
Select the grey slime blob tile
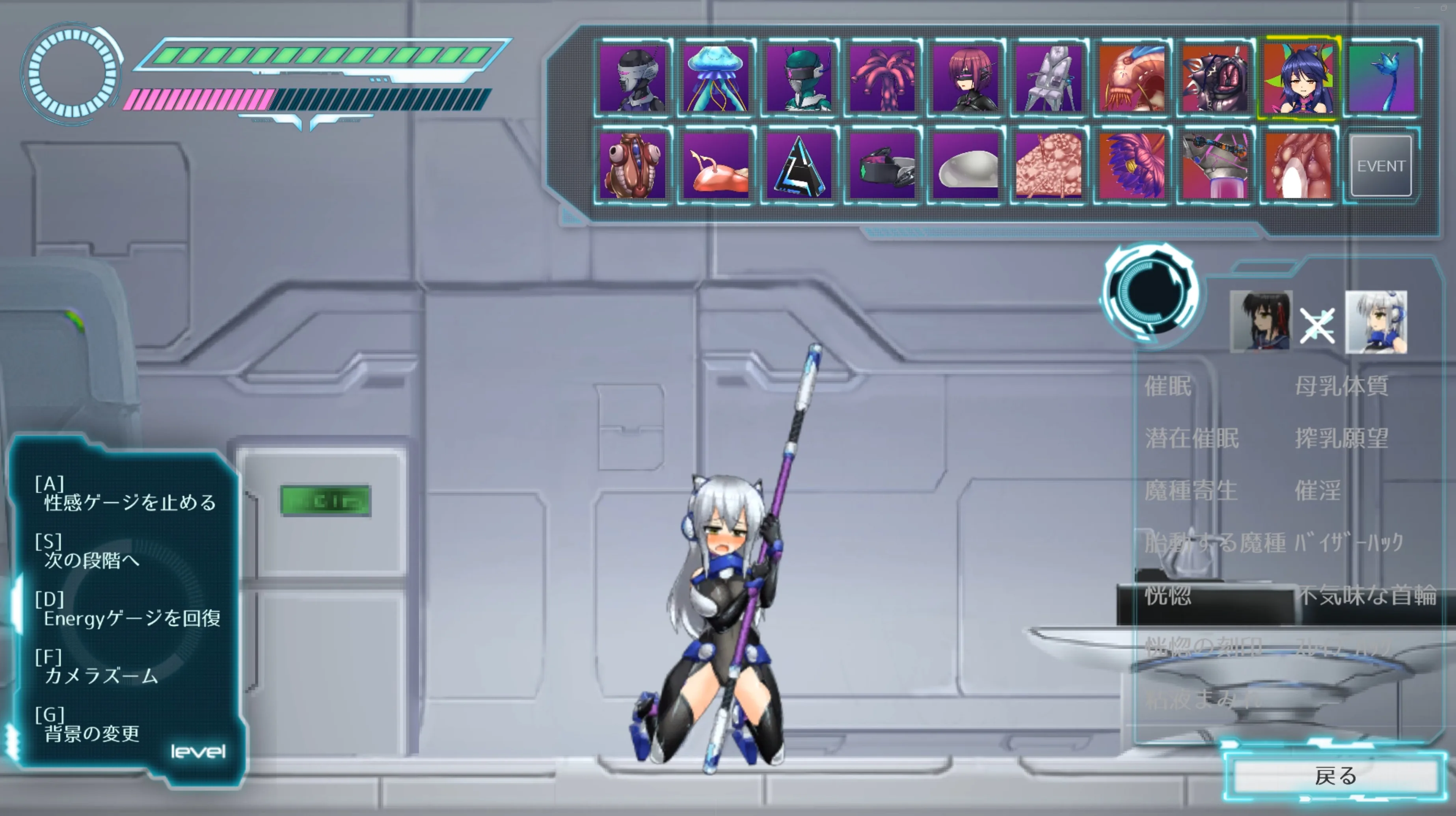[966, 166]
